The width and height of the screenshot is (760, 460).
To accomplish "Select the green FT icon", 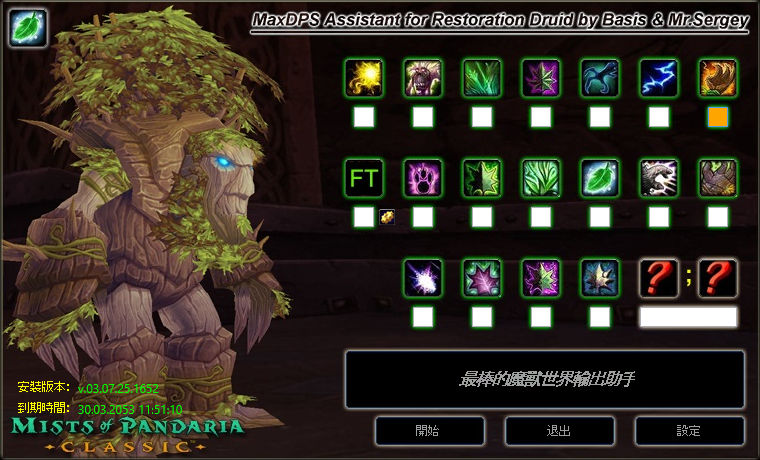I will pyautogui.click(x=364, y=178).
